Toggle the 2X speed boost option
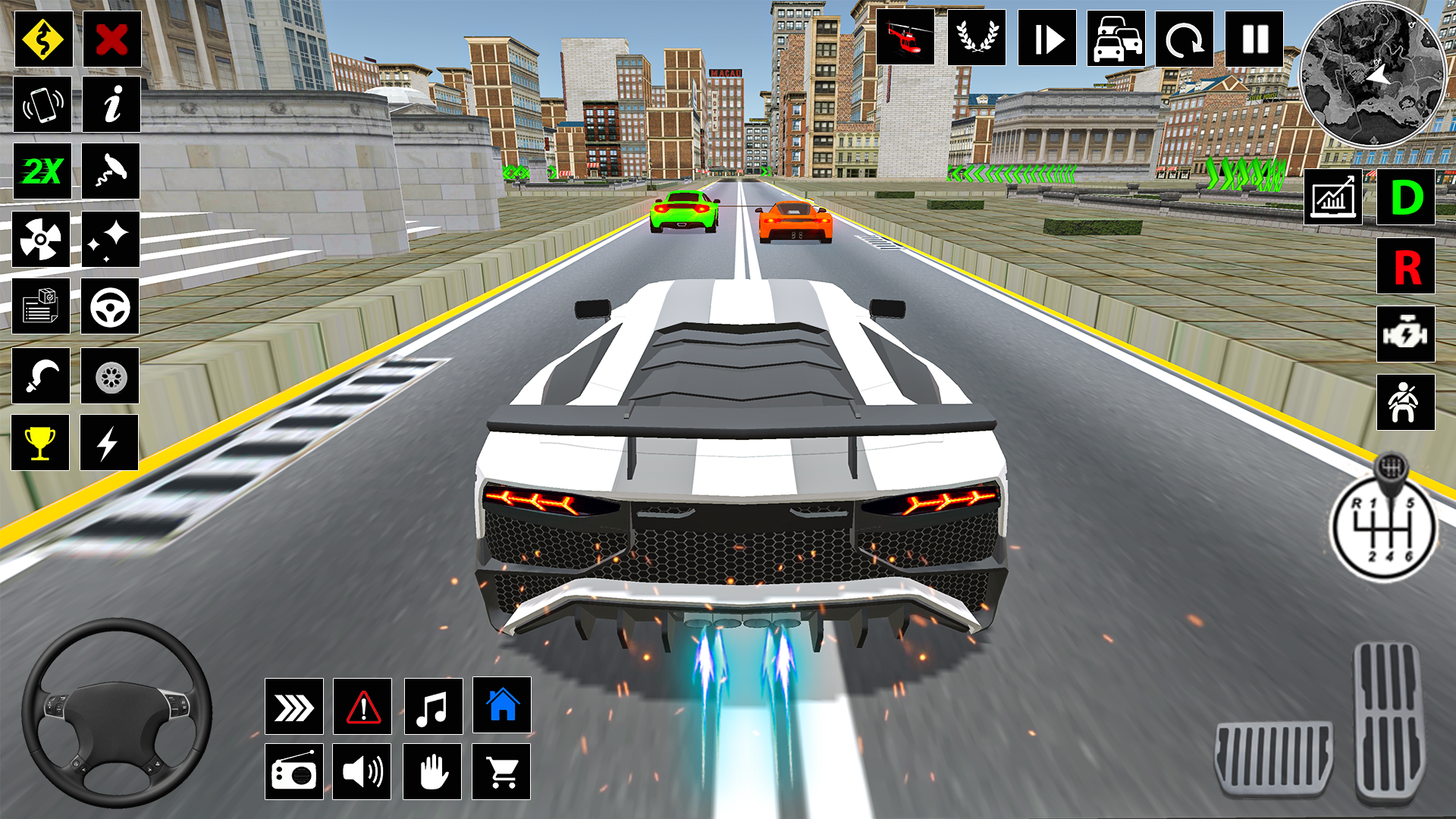 click(42, 172)
